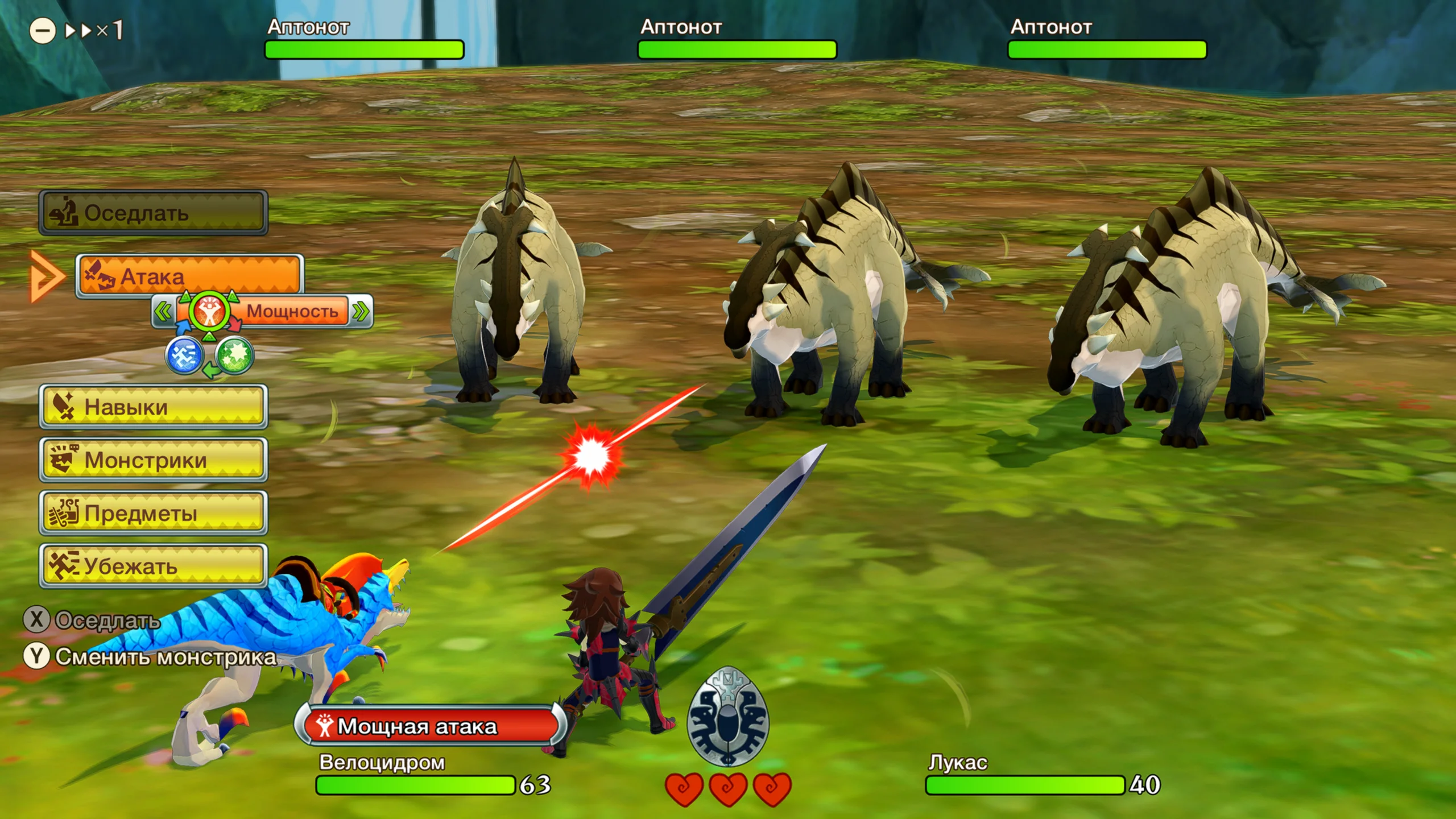Pick the blue speed attack type icon
This screenshot has width=1456, height=819.
click(184, 356)
